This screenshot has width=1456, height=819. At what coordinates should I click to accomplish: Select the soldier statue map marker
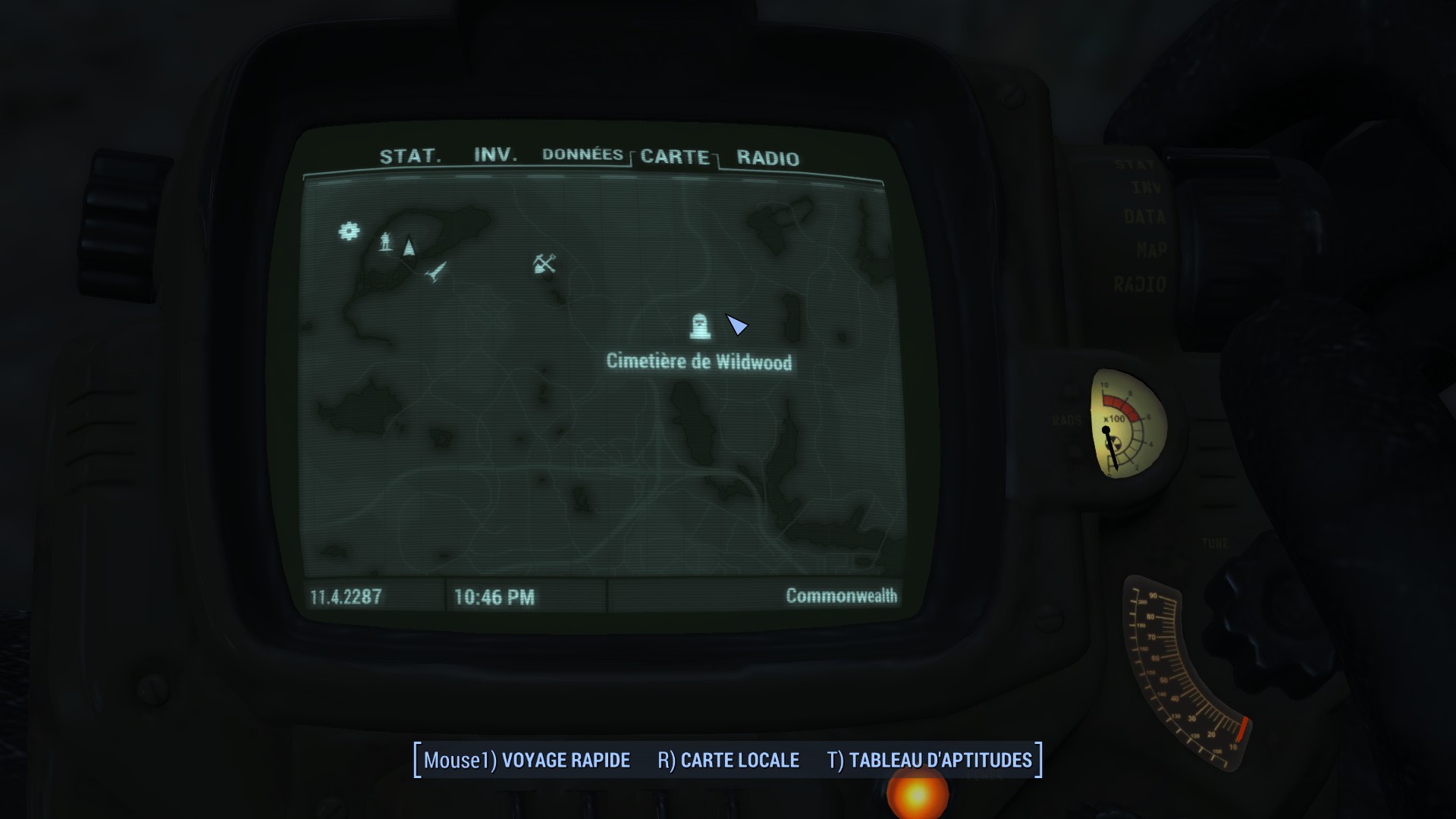(386, 242)
